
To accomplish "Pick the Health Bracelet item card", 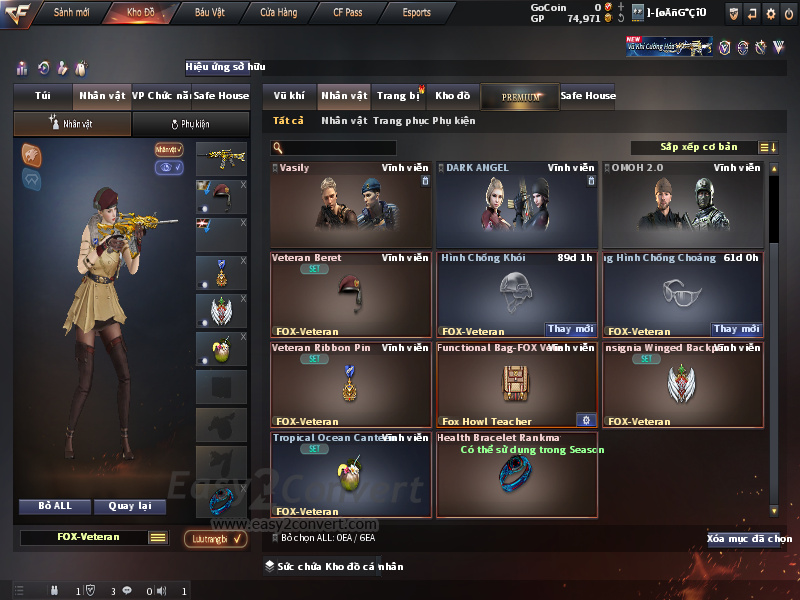I will (517, 474).
